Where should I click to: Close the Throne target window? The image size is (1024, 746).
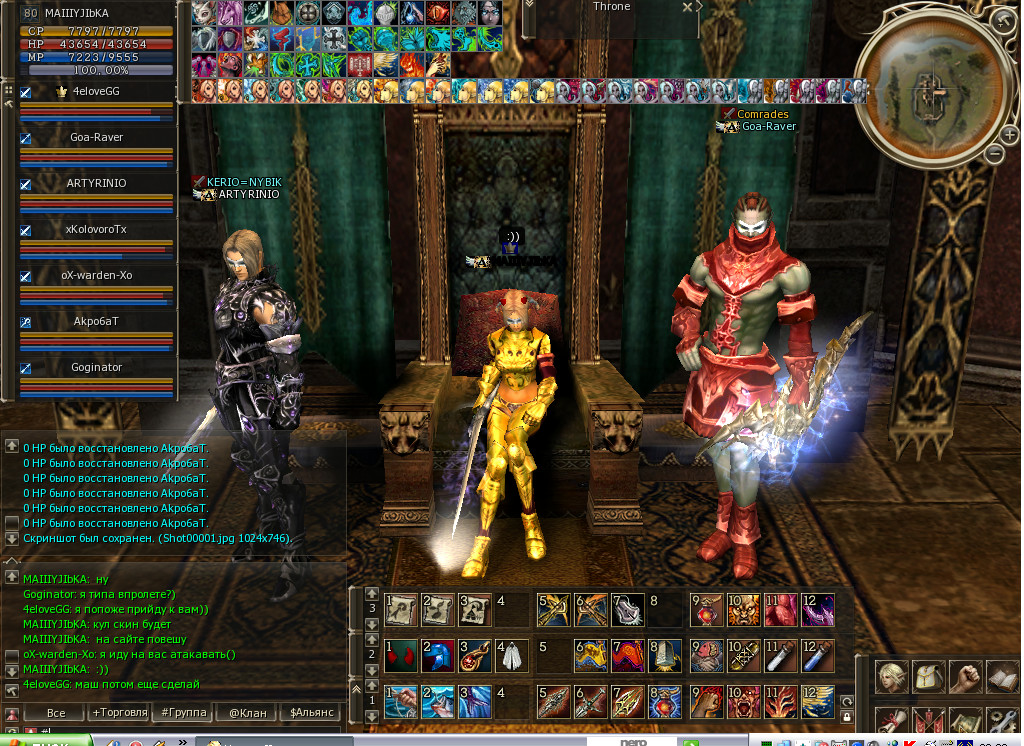coord(687,7)
